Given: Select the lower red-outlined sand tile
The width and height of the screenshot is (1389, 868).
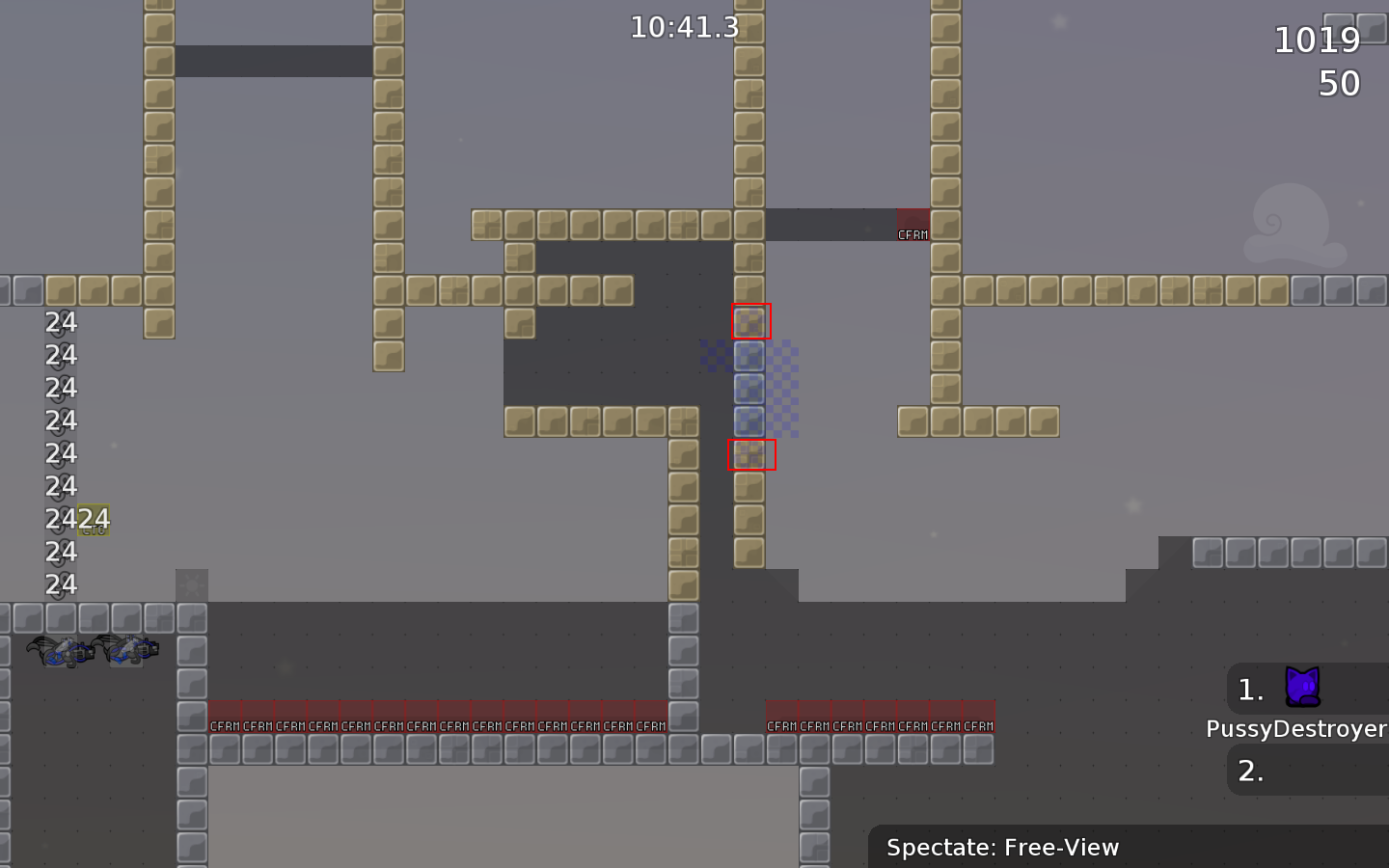Looking at the screenshot, I should coord(750,454).
